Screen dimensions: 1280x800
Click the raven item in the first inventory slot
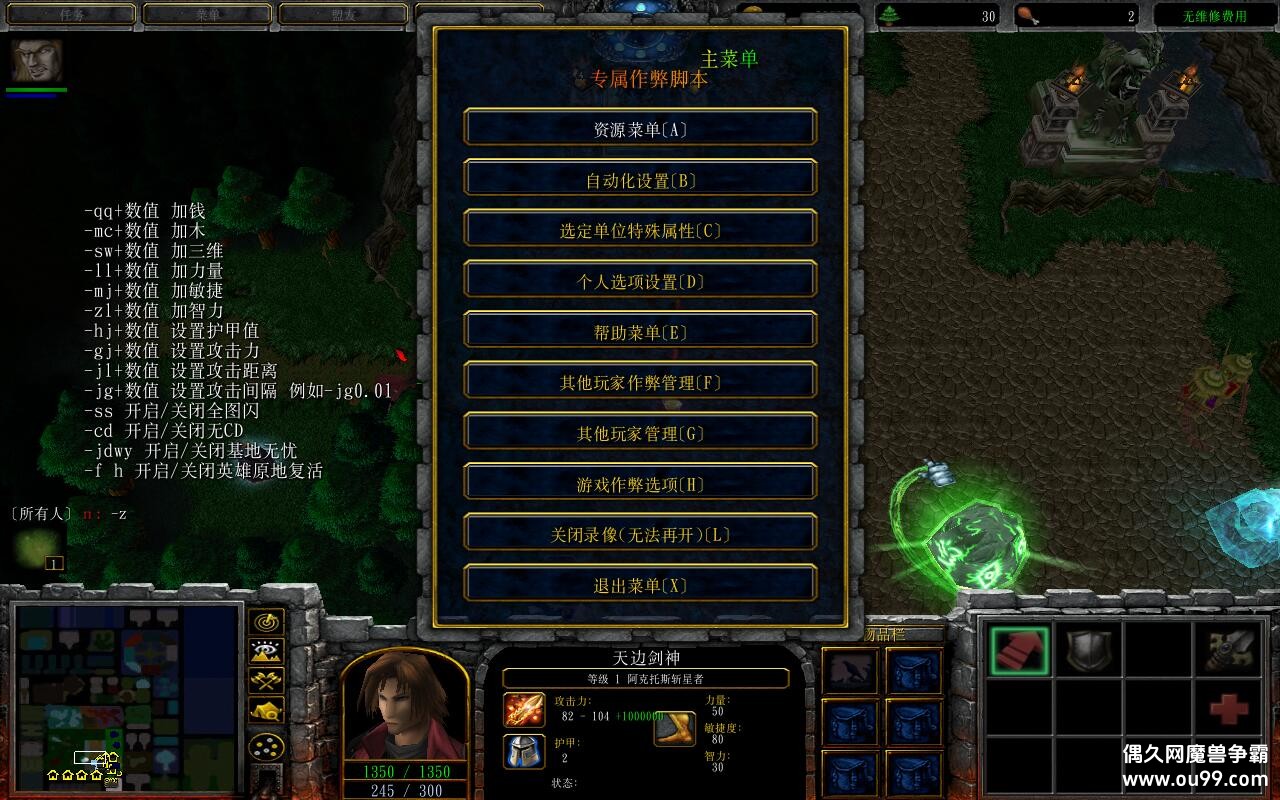tap(848, 670)
